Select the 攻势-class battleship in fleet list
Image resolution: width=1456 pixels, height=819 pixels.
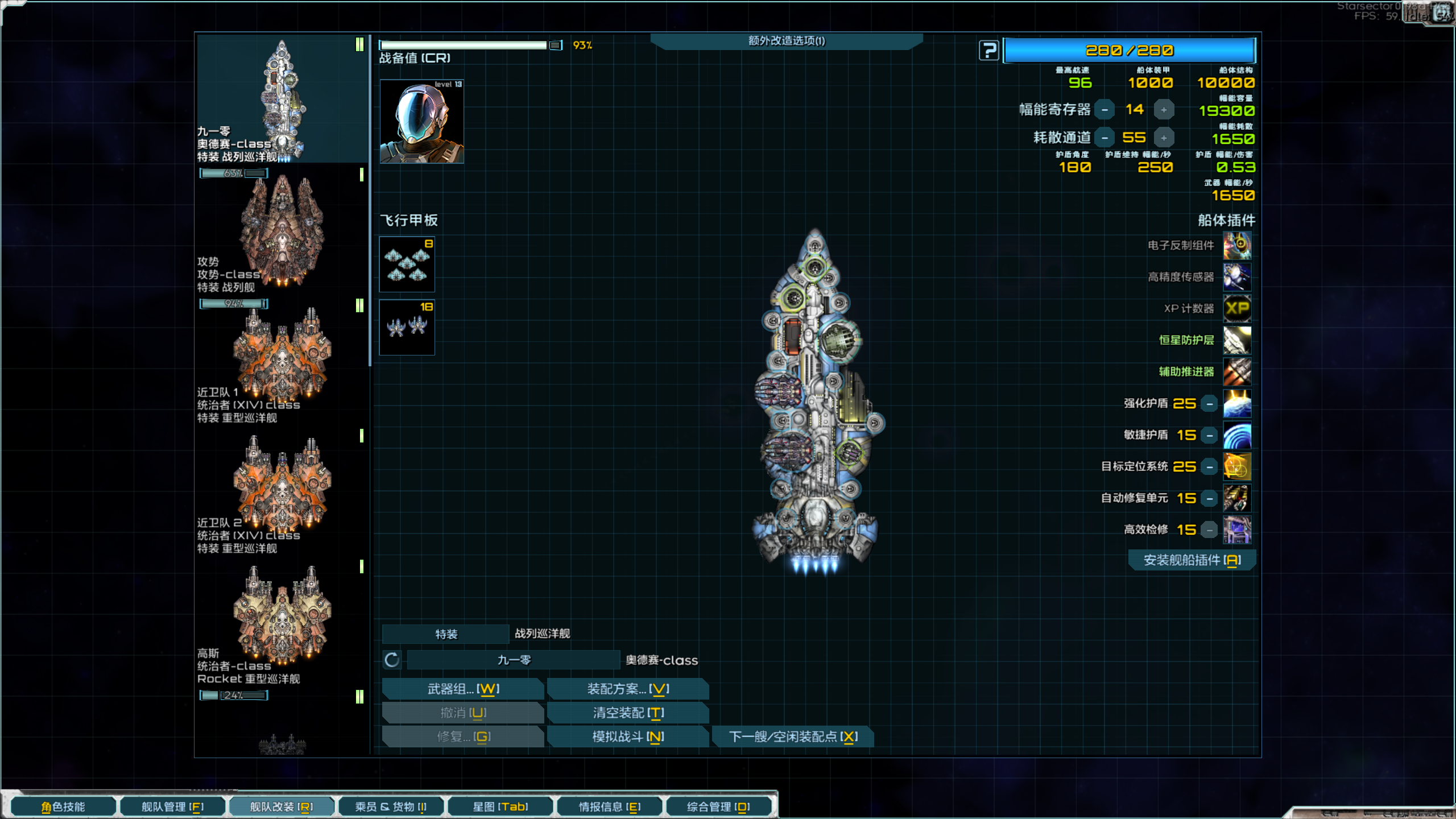(282, 233)
